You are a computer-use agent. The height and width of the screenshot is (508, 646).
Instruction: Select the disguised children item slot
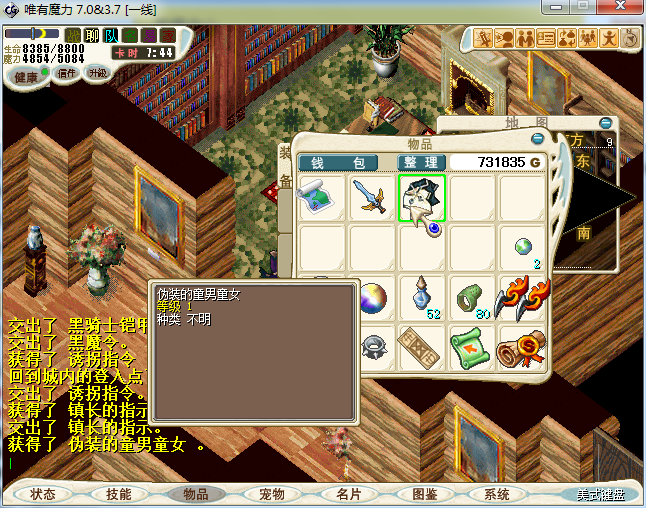click(423, 198)
